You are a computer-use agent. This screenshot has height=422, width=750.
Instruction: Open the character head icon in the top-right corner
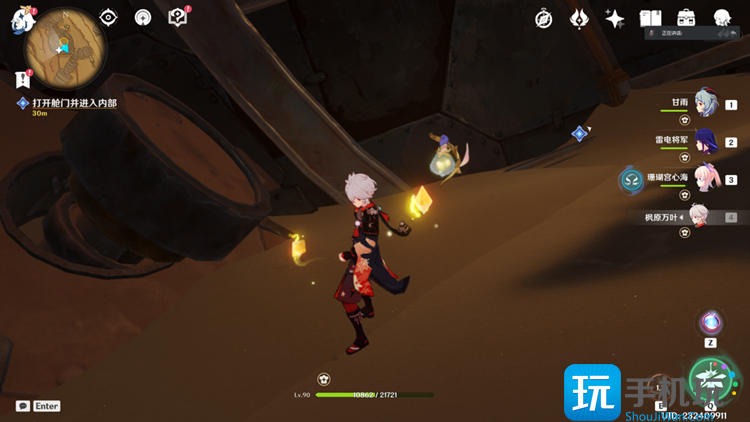[722, 19]
